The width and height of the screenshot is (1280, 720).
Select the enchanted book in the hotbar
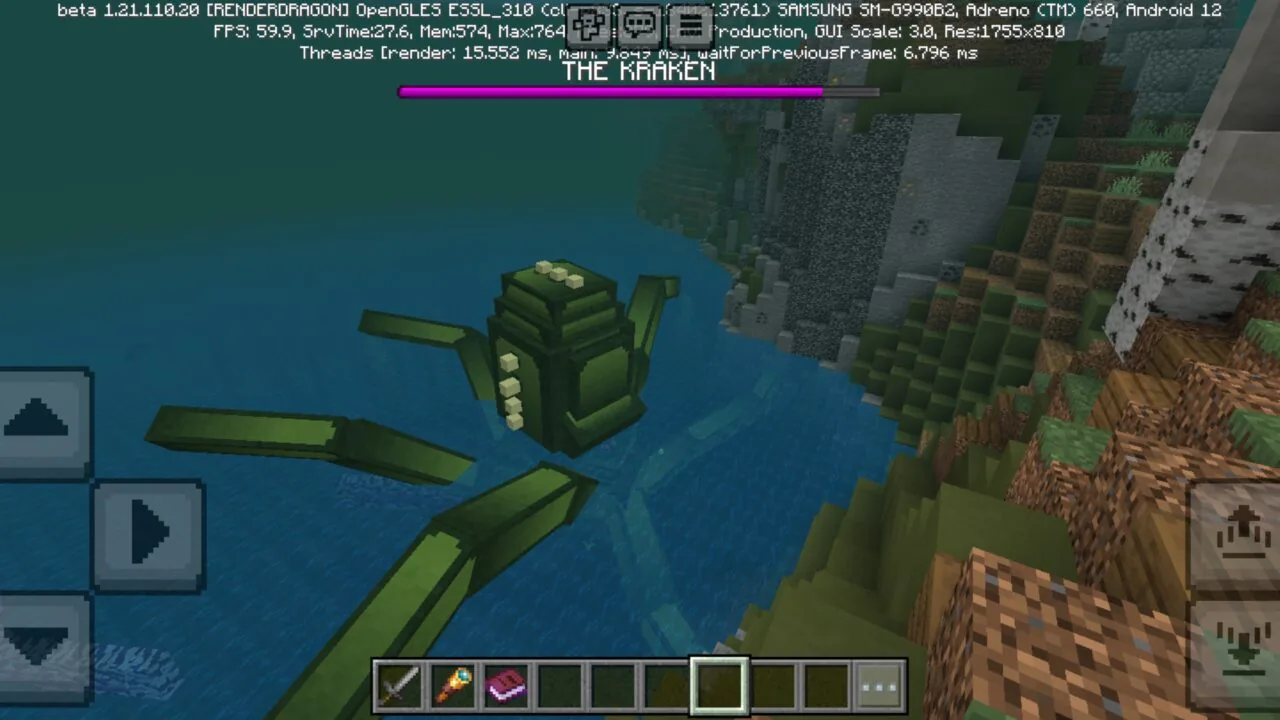(505, 684)
